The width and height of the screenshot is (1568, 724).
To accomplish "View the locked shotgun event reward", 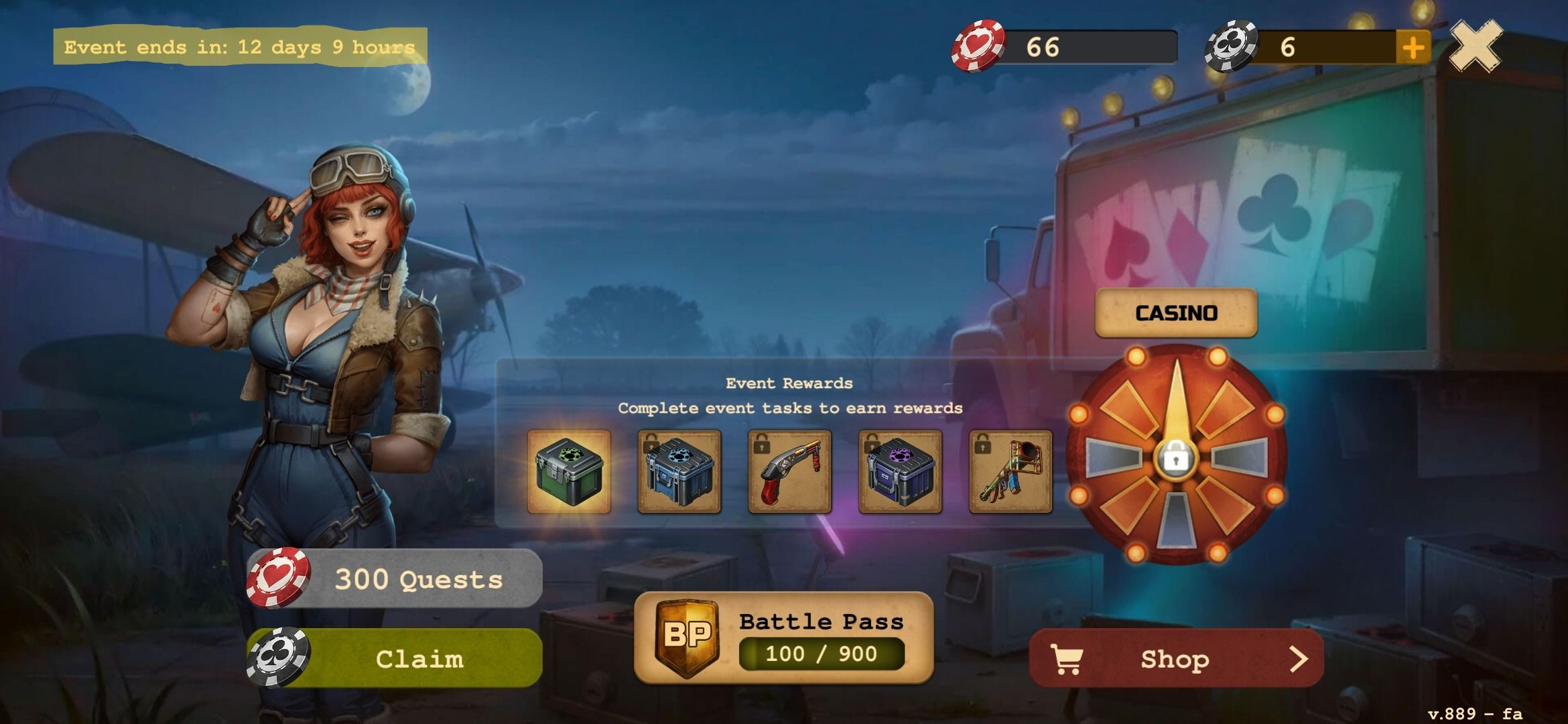I will pyautogui.click(x=789, y=473).
